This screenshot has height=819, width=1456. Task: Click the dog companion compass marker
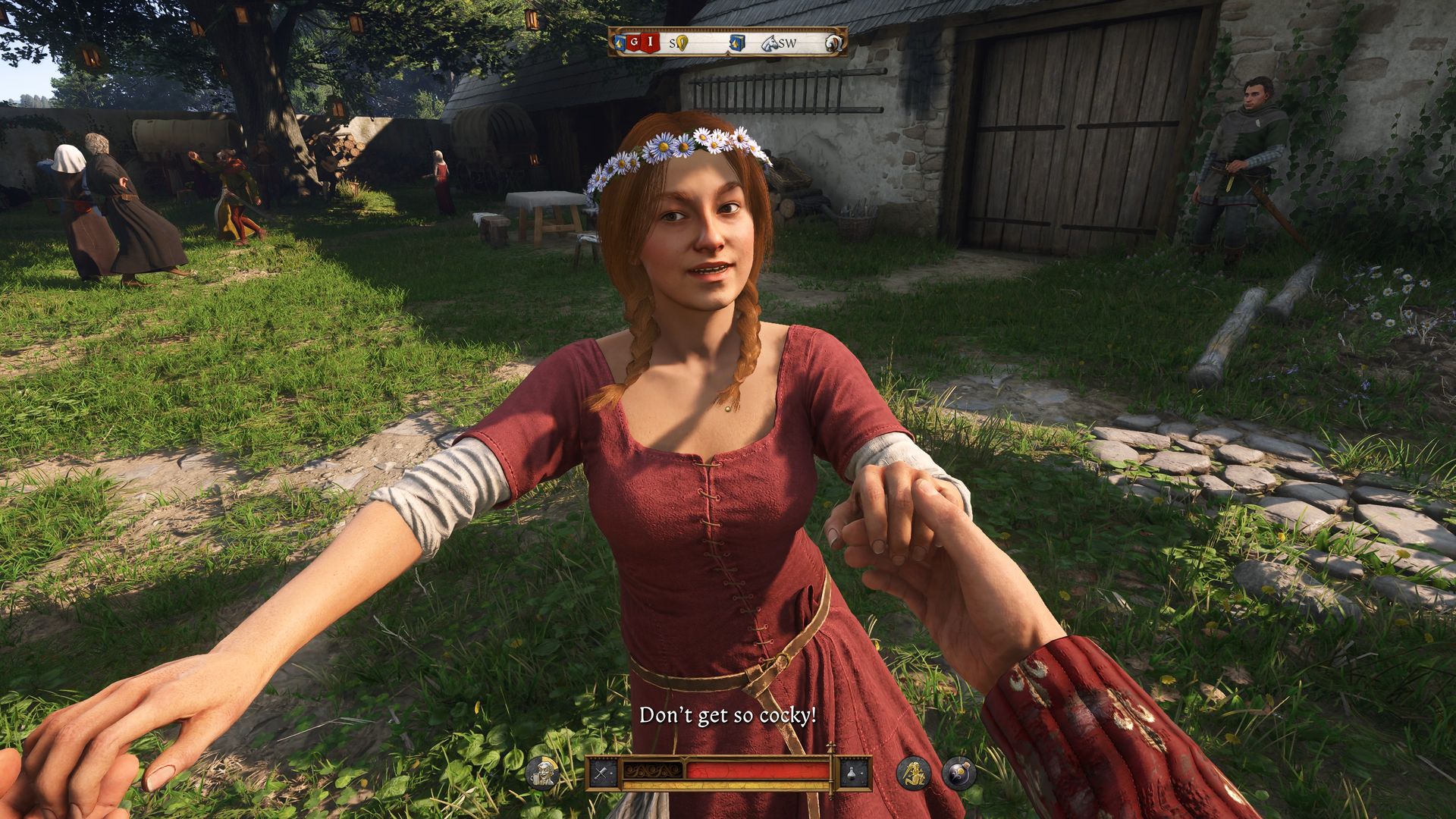(835, 43)
